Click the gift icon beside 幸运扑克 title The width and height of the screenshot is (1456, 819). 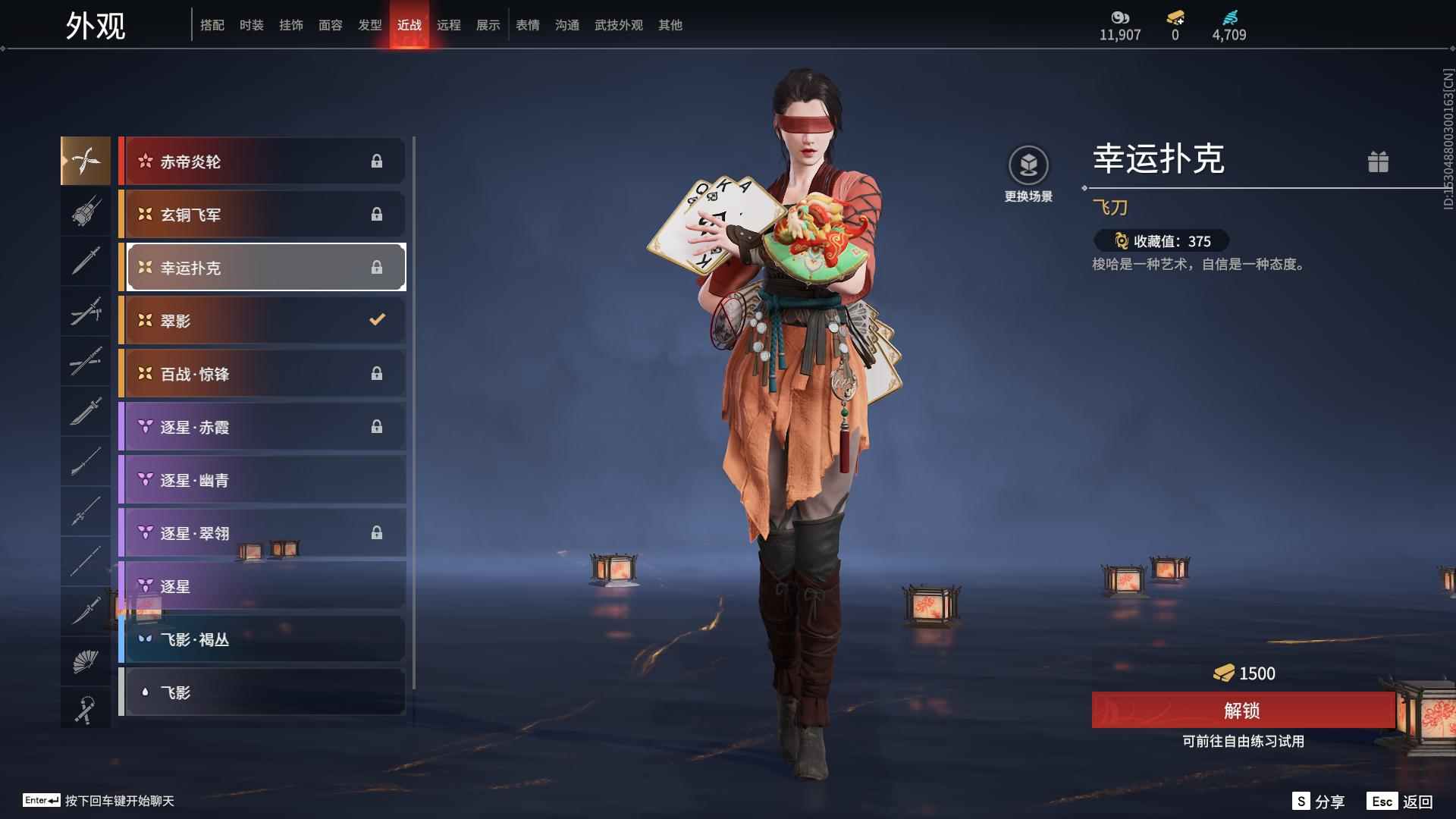pos(1379,162)
